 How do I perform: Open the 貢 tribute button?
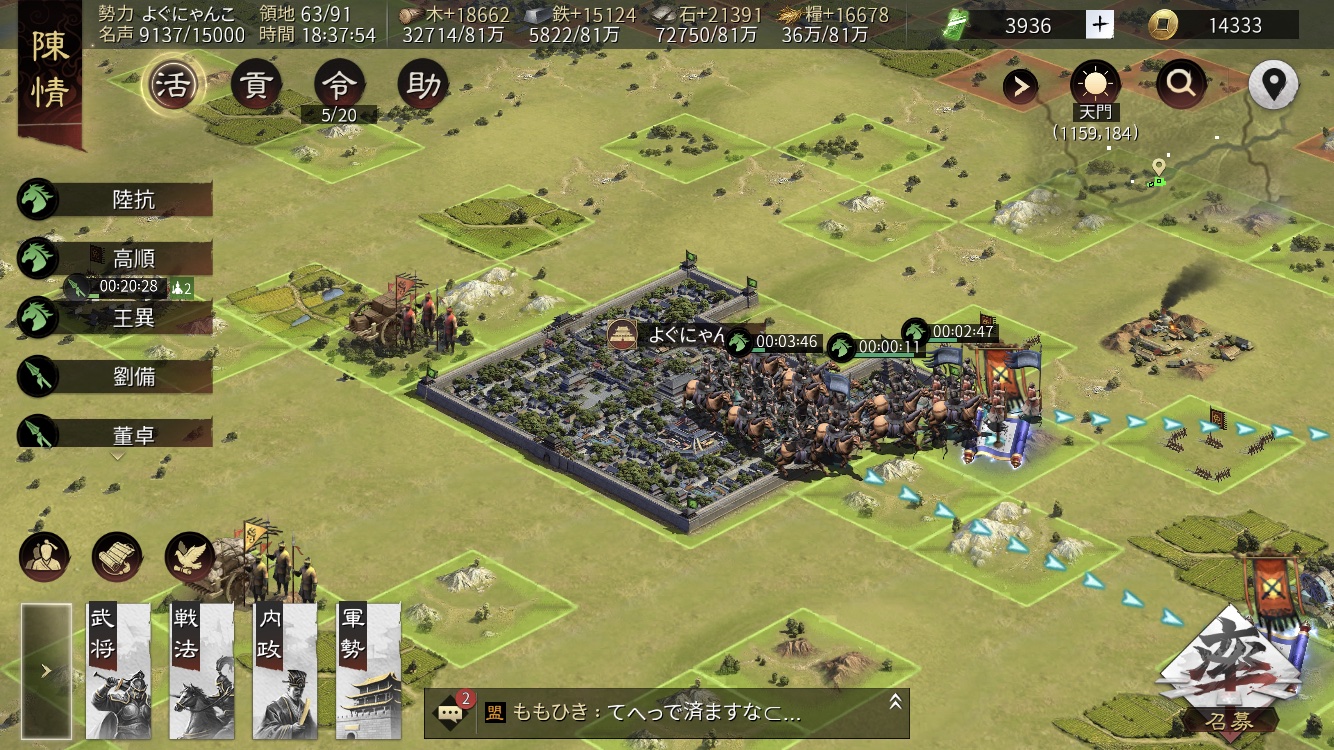(256, 86)
